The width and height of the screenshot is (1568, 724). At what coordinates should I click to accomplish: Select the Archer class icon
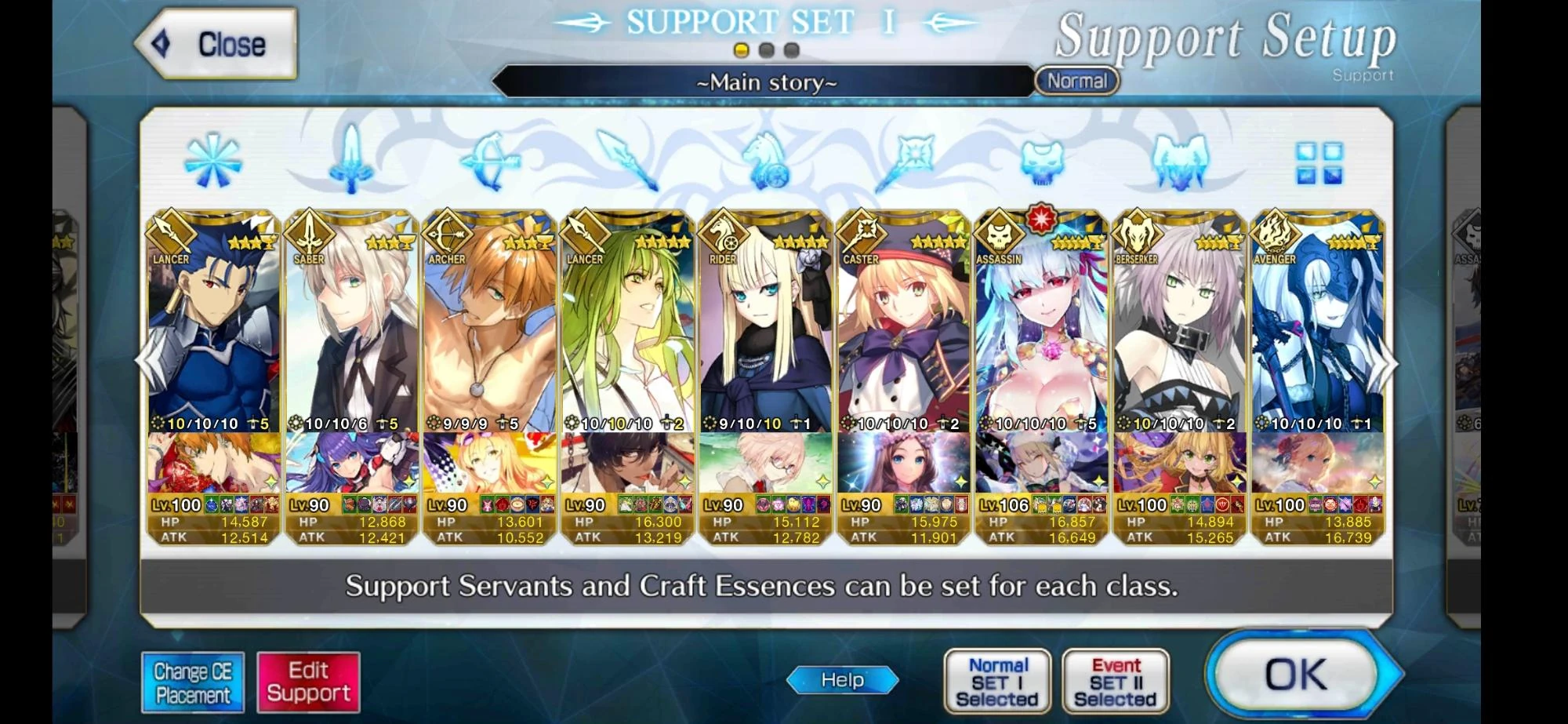[491, 161]
